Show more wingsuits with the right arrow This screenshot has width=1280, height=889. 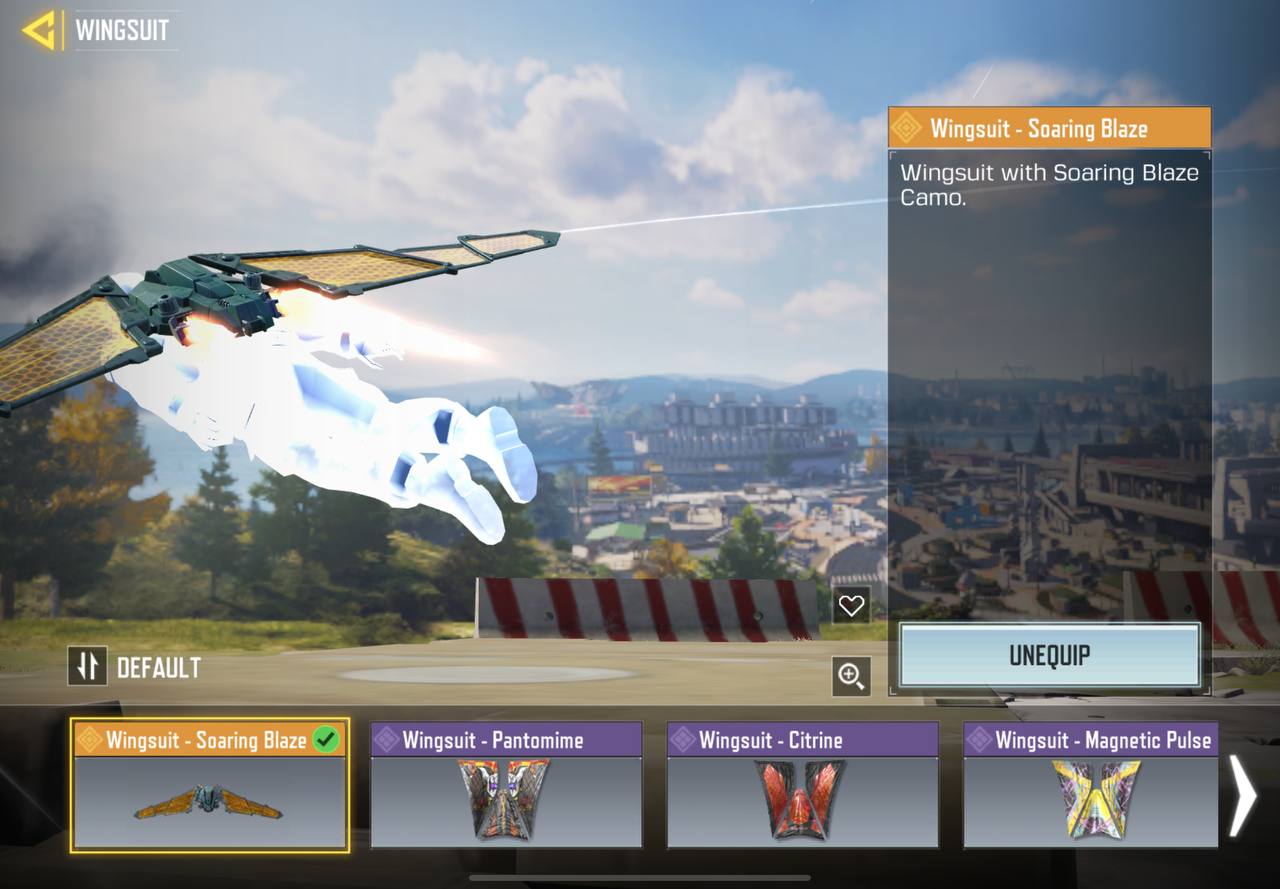(x=1243, y=796)
